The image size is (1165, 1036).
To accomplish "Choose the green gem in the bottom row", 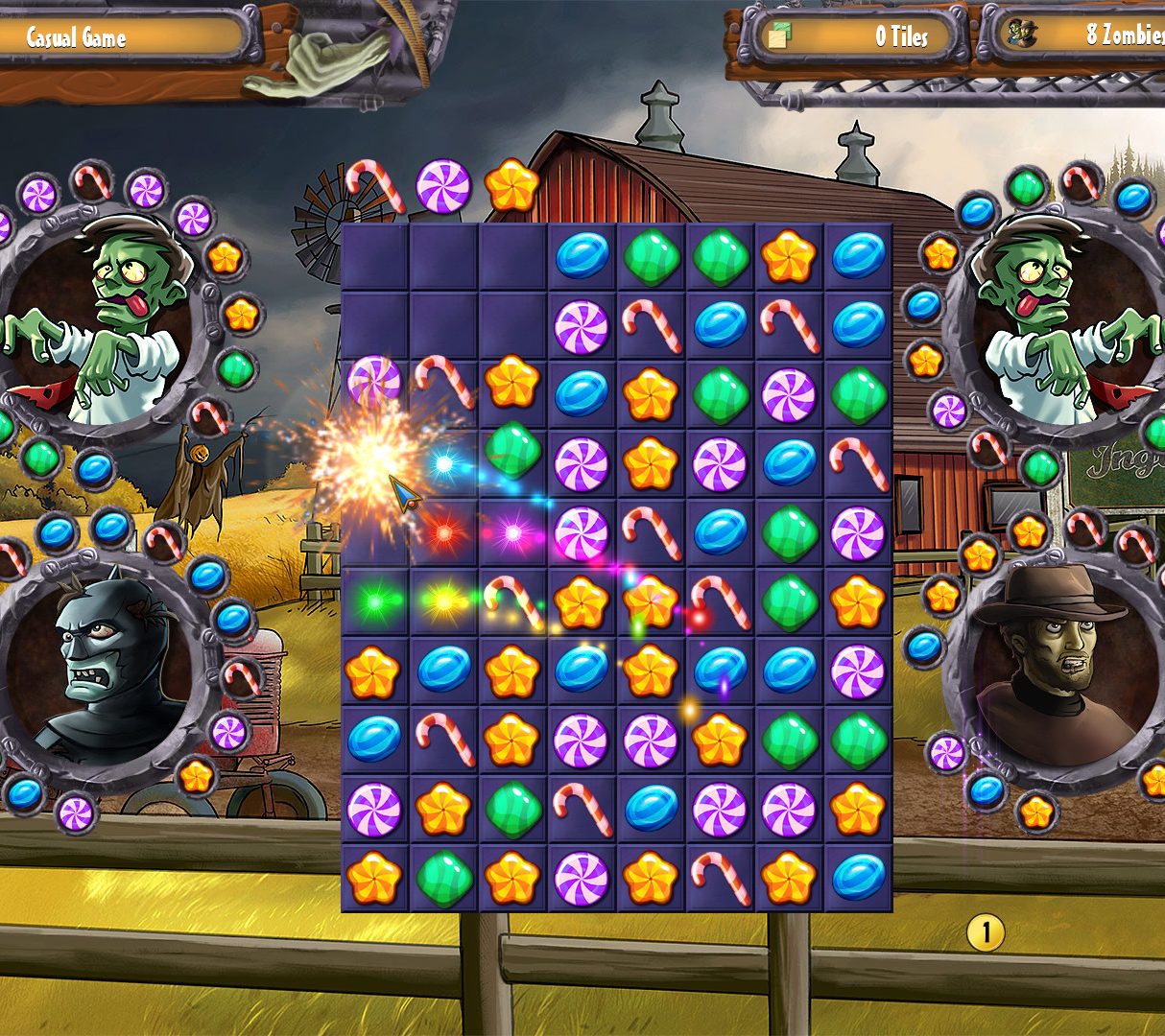I will click(443, 878).
